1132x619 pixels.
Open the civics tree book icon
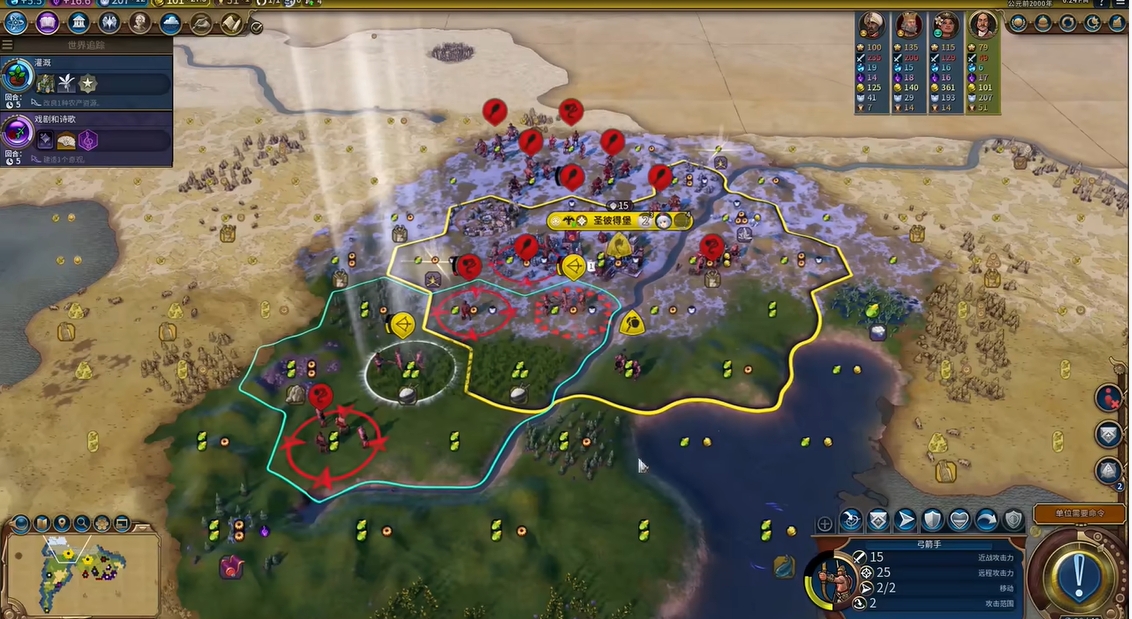tap(47, 23)
